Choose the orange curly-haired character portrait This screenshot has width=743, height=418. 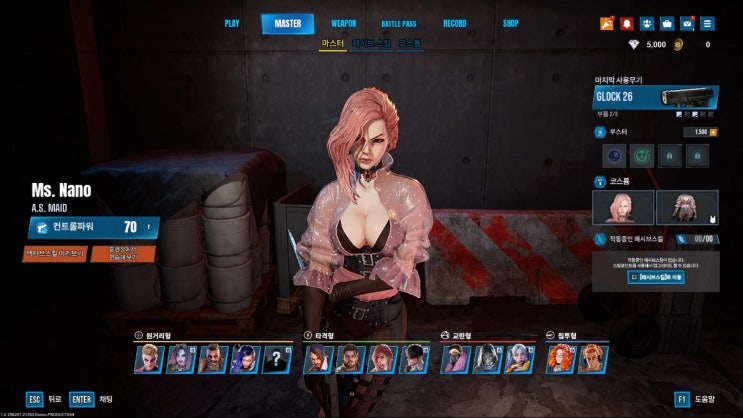560,358
